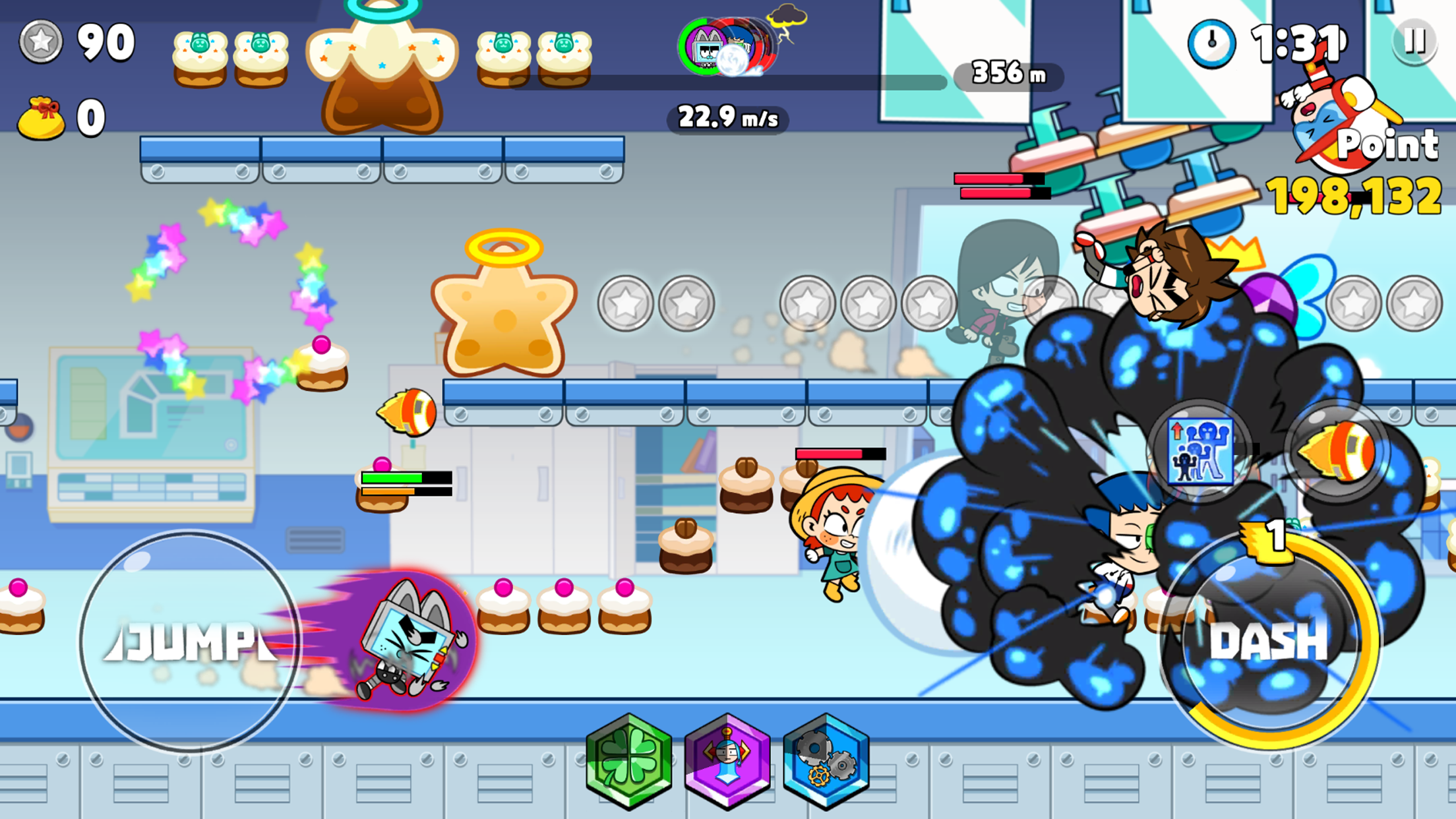This screenshot has height=819, width=1456.
Task: Tap the silver coin icon showing 90
Action: point(41,41)
